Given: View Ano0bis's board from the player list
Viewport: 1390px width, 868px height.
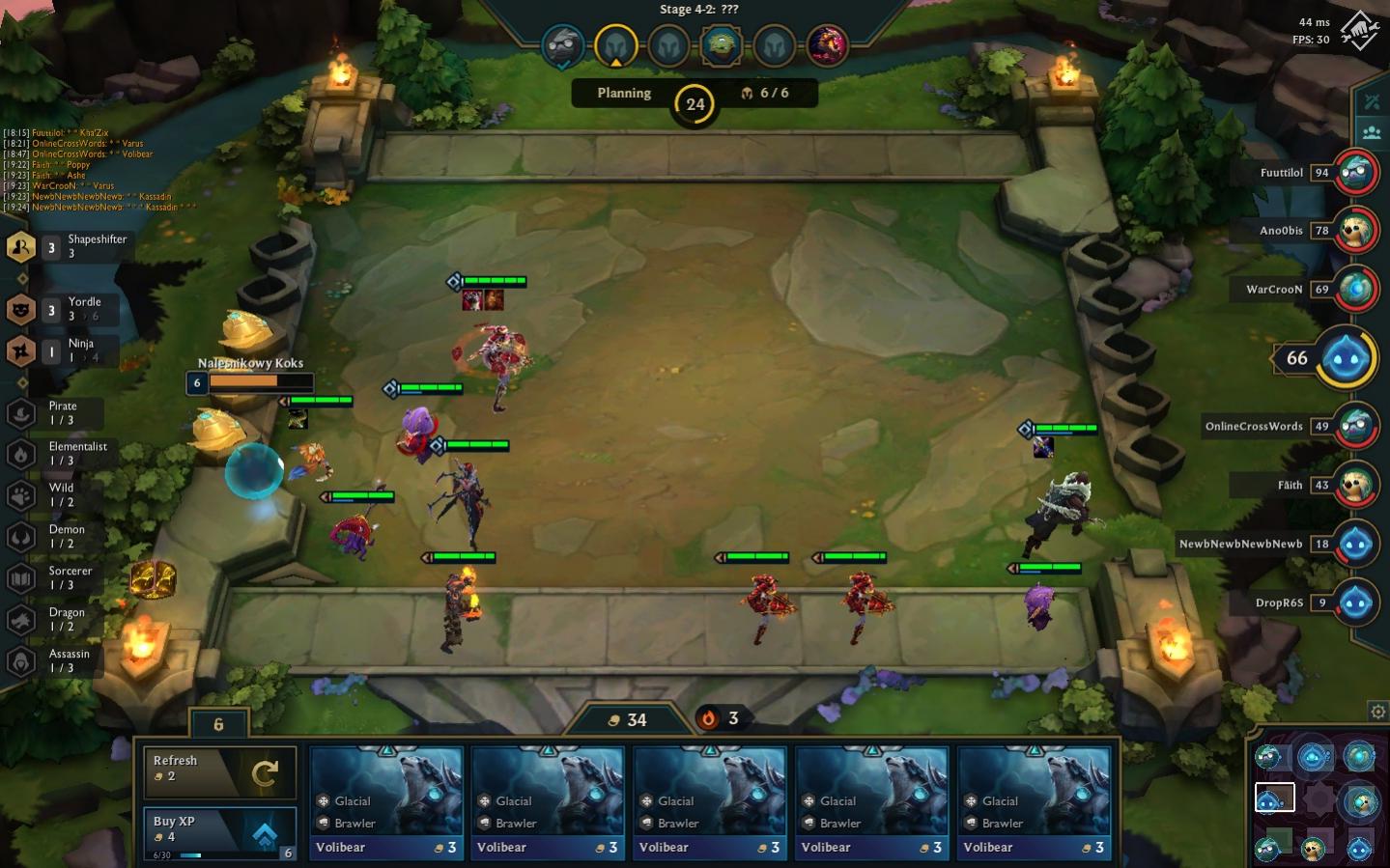Looking at the screenshot, I should (1355, 231).
